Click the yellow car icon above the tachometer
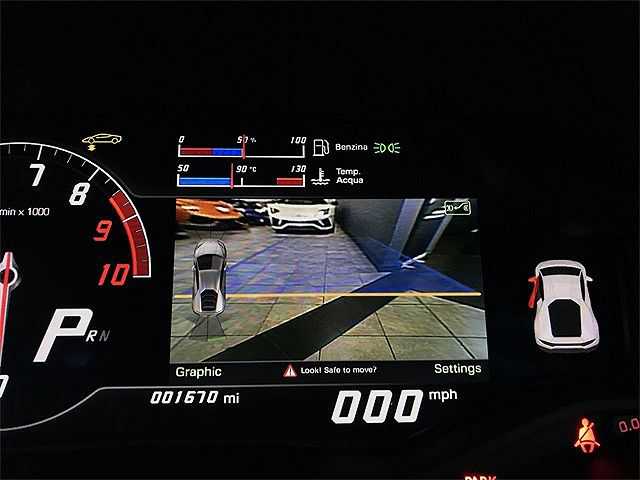640x480 pixels. click(101, 139)
